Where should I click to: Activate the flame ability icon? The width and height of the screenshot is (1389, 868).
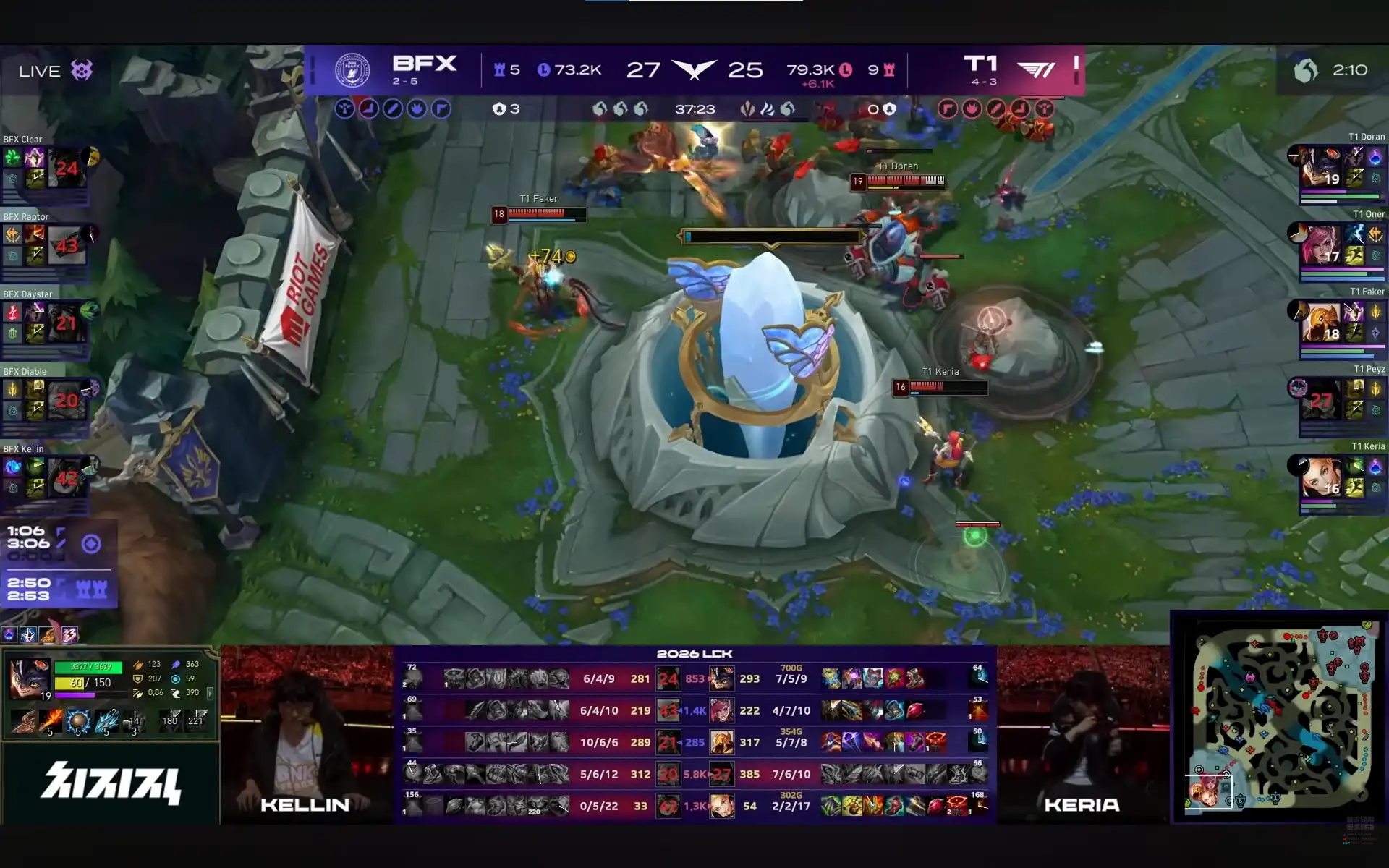click(x=50, y=720)
